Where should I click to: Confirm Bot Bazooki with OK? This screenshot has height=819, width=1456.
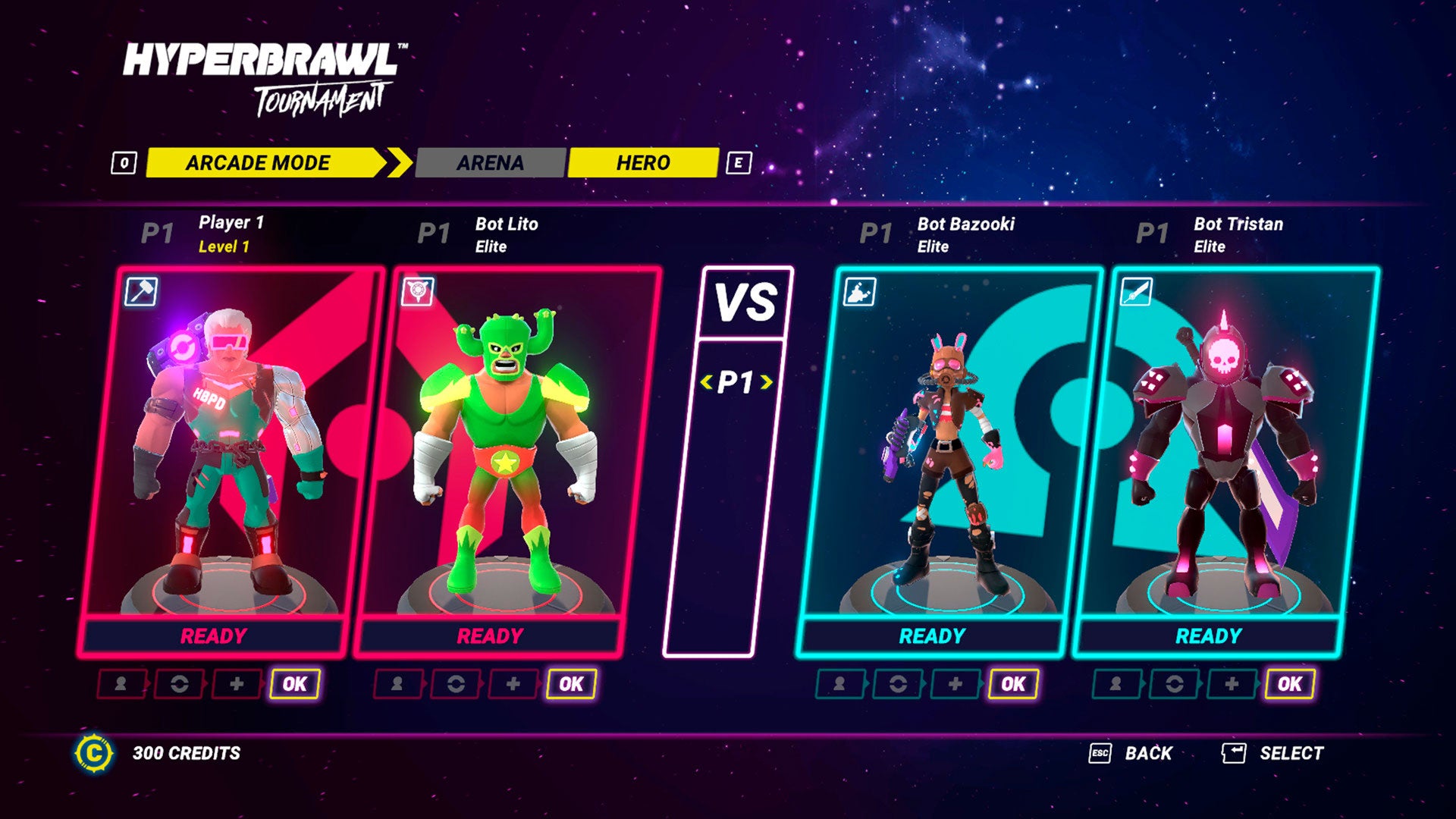pos(1013,684)
